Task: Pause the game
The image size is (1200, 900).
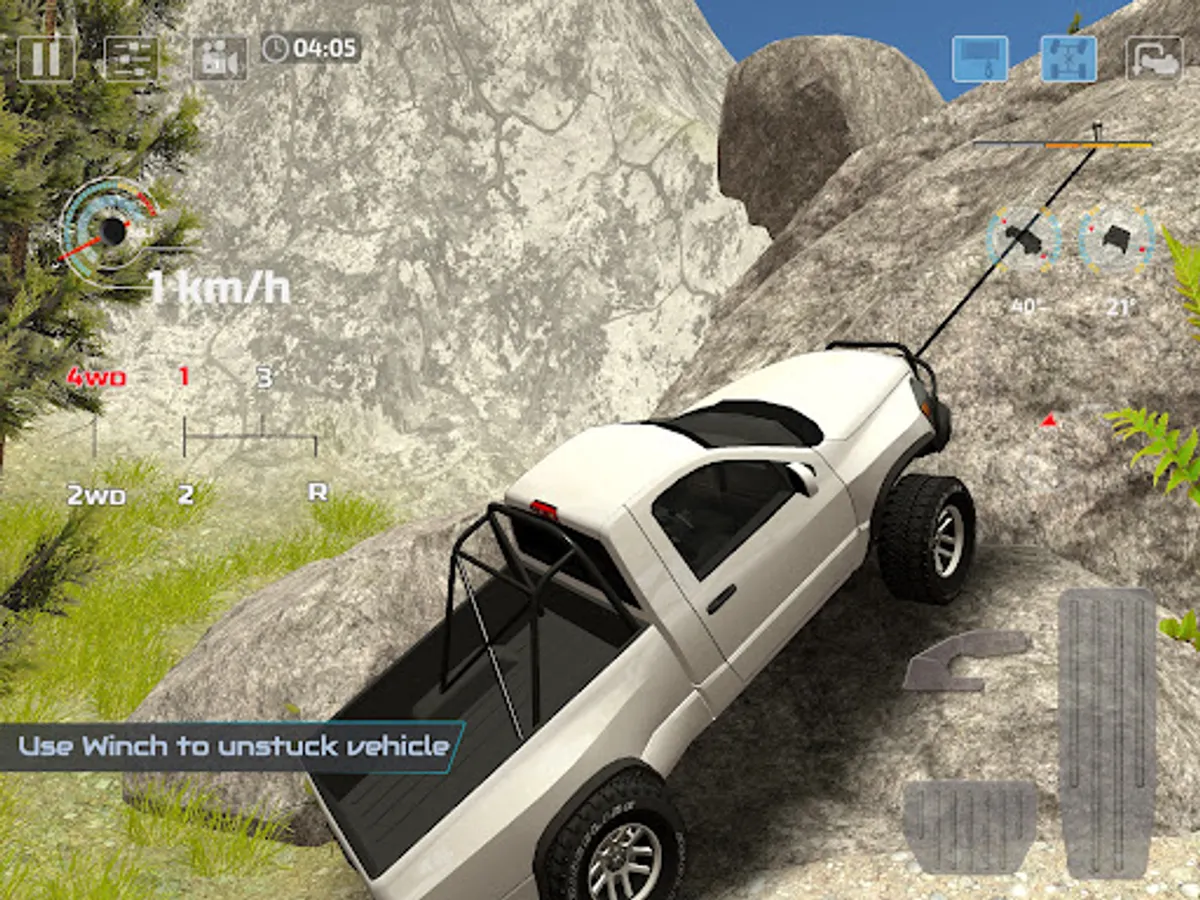Action: coord(46,58)
